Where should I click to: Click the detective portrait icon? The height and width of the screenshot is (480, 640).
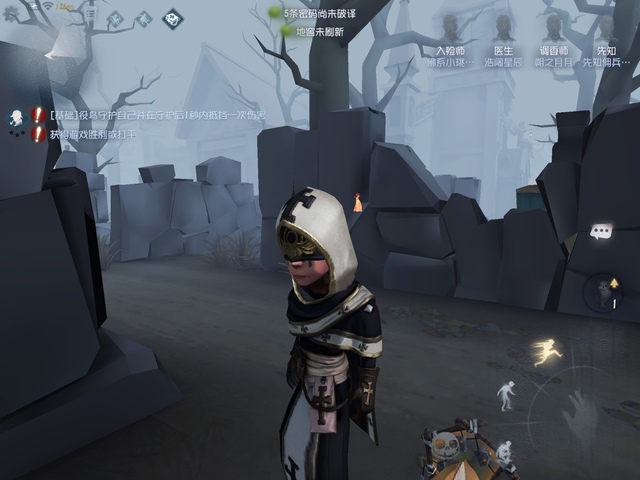[x=17, y=119]
